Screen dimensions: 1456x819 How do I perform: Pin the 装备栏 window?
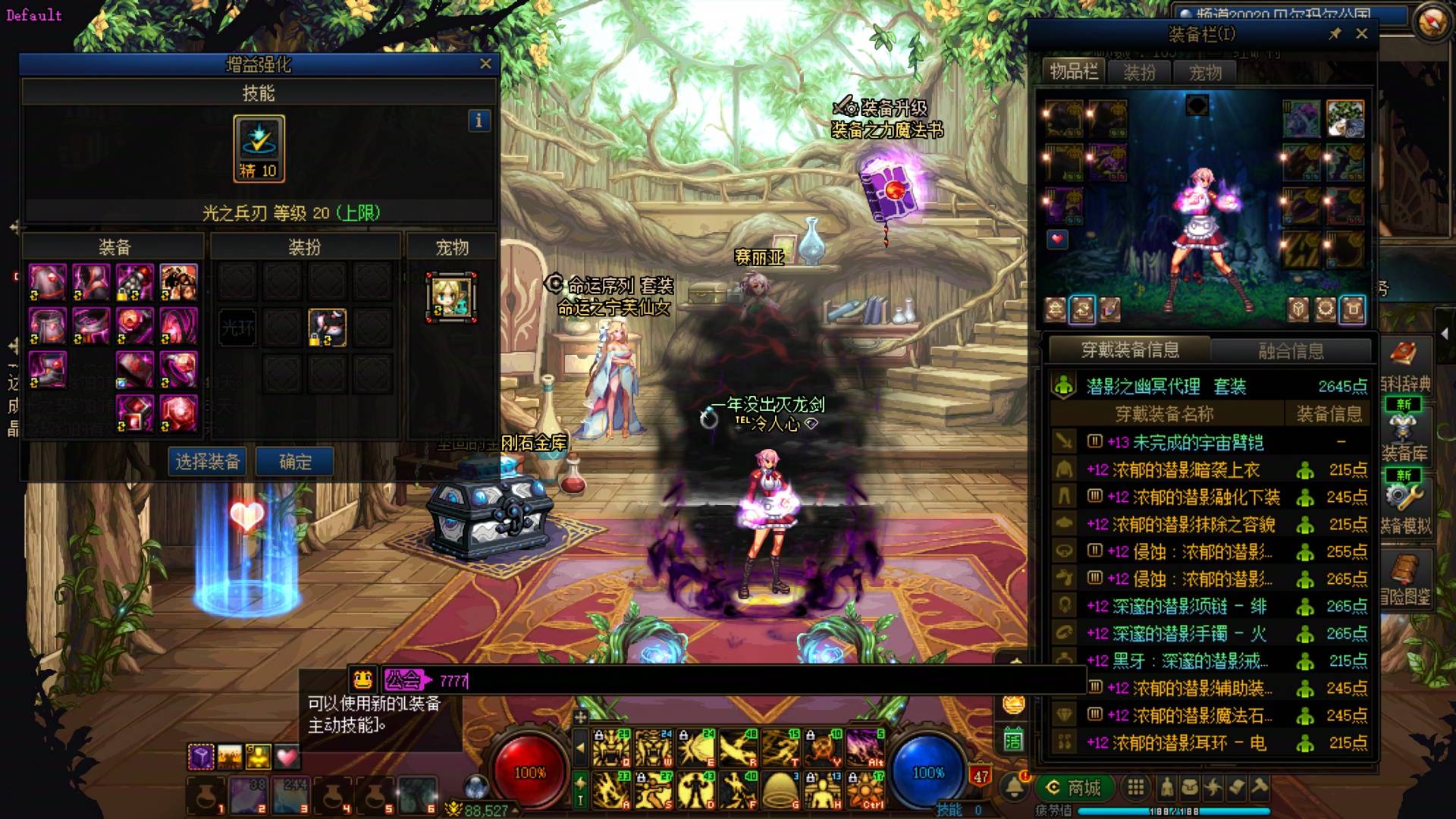pos(1335,34)
